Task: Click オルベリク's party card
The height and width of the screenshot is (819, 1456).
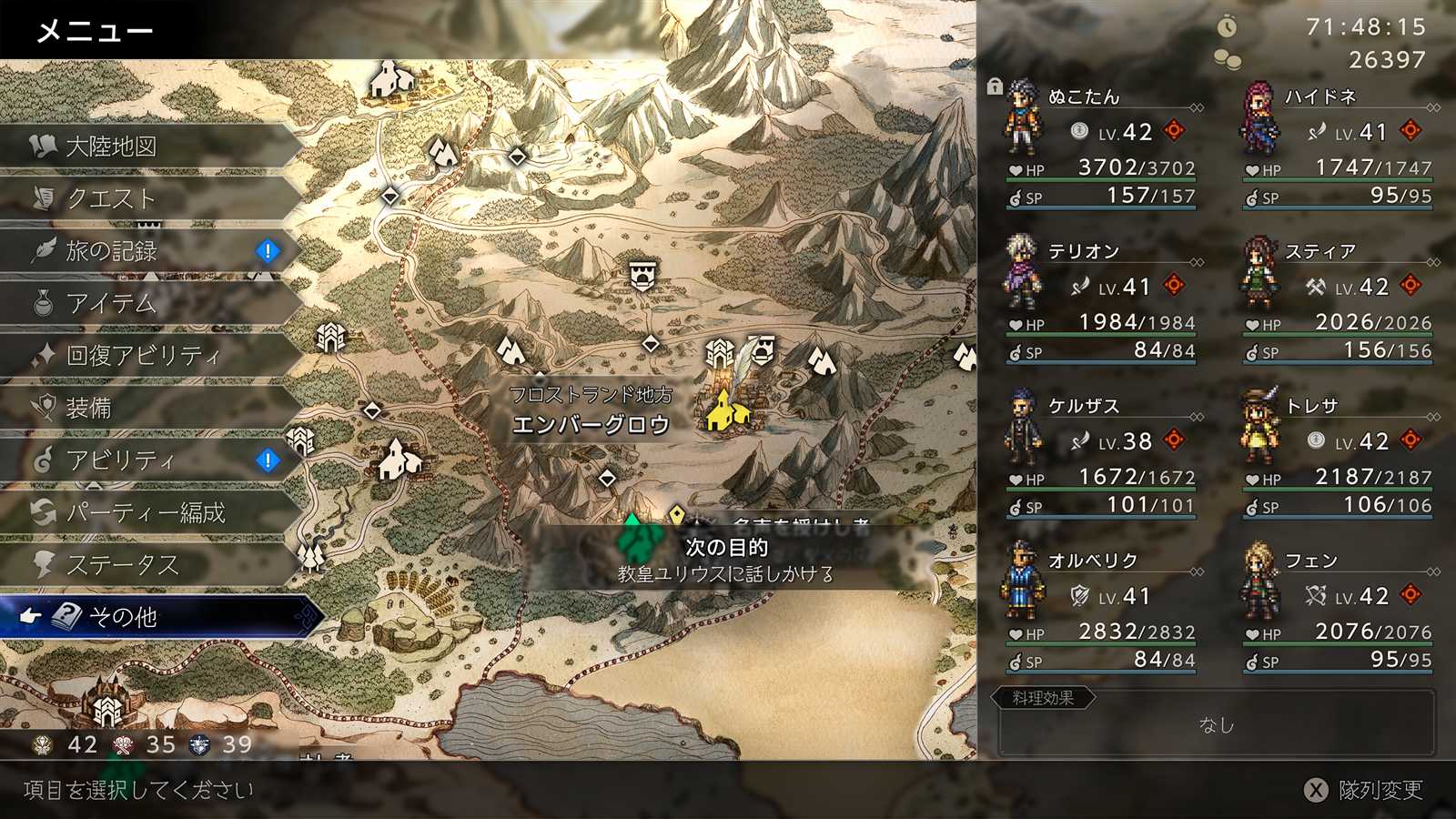Action: pyautogui.click(x=1101, y=610)
